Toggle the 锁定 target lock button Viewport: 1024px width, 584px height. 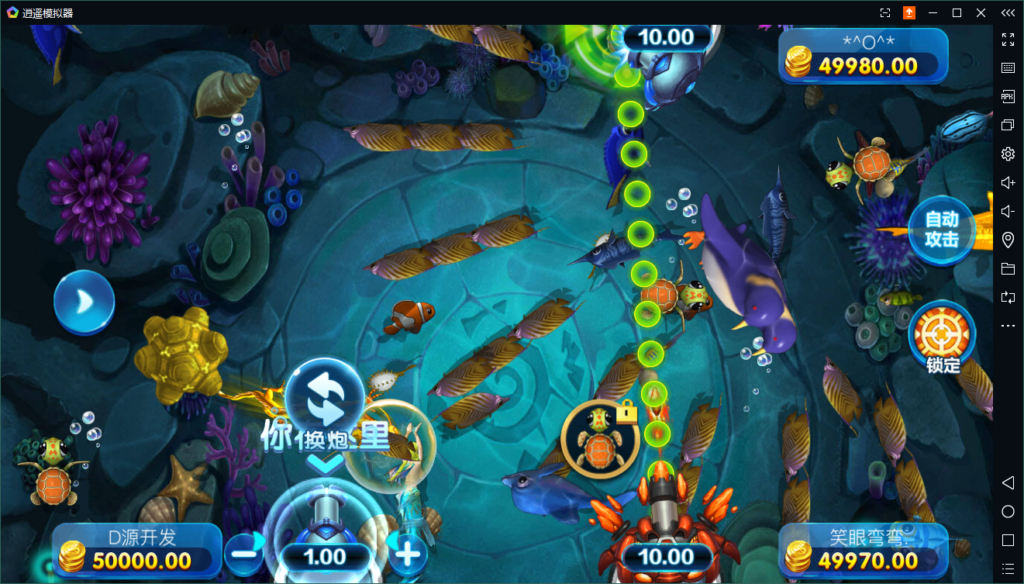tap(942, 335)
